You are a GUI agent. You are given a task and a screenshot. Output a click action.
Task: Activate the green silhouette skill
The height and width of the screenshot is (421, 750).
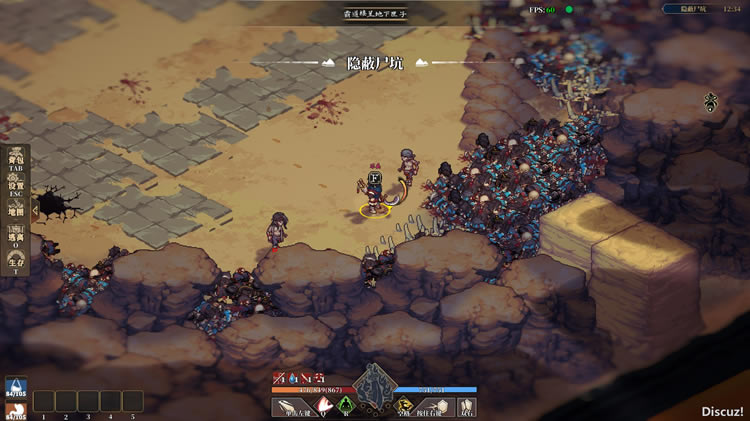coord(346,406)
